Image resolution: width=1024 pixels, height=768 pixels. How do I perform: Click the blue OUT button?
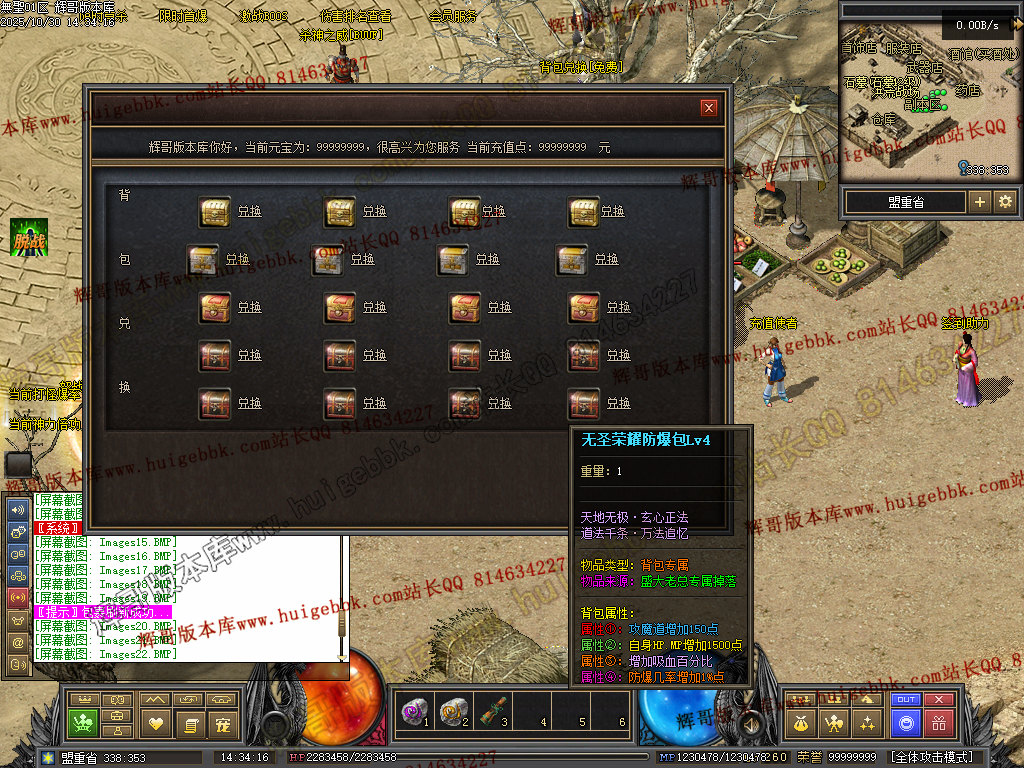(906, 700)
